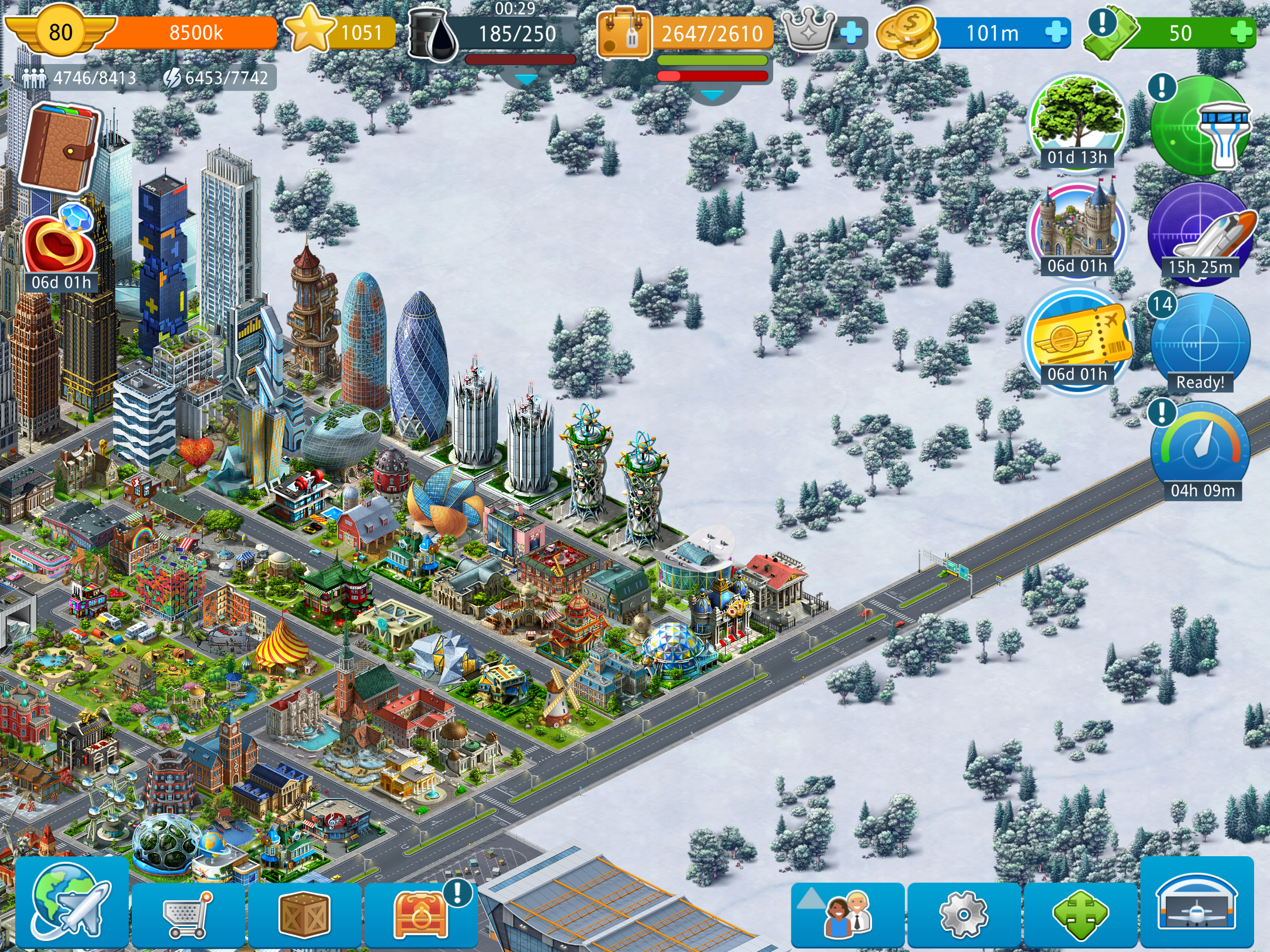Screen dimensions: 1270x952
Task: Open the gear settings menu
Action: pyautogui.click(x=963, y=914)
